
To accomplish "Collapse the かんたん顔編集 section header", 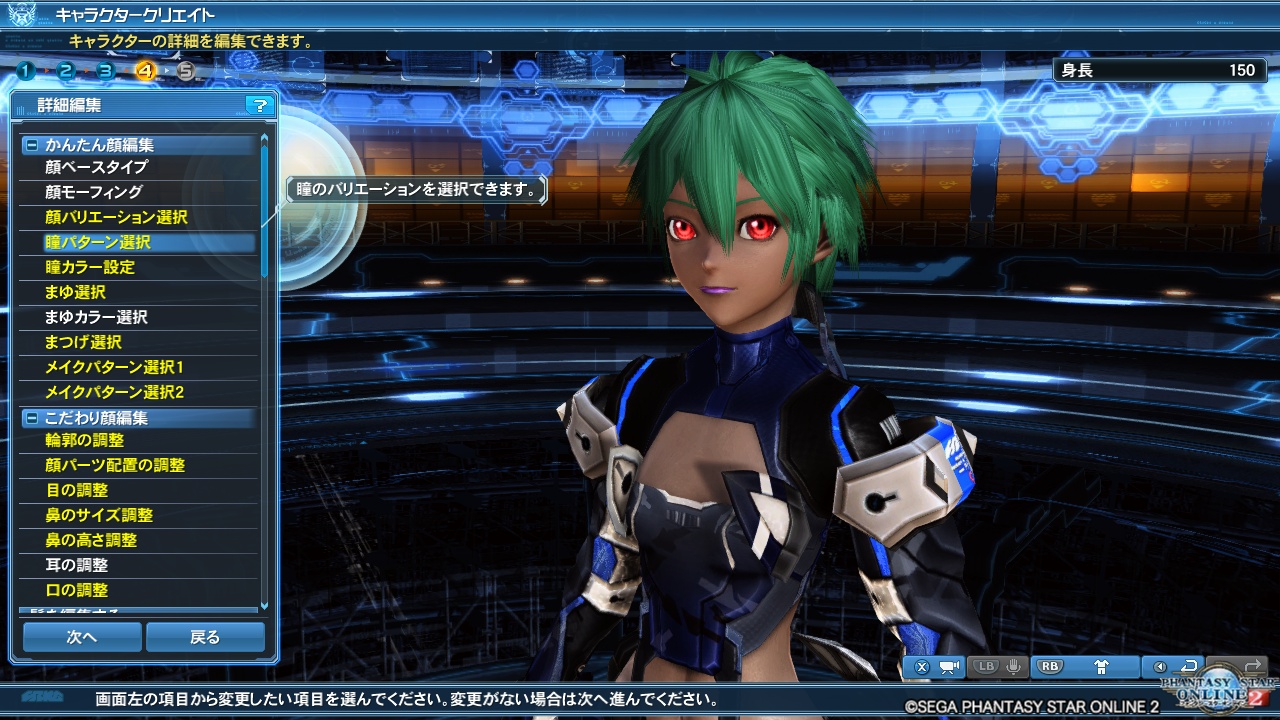I will pos(31,145).
